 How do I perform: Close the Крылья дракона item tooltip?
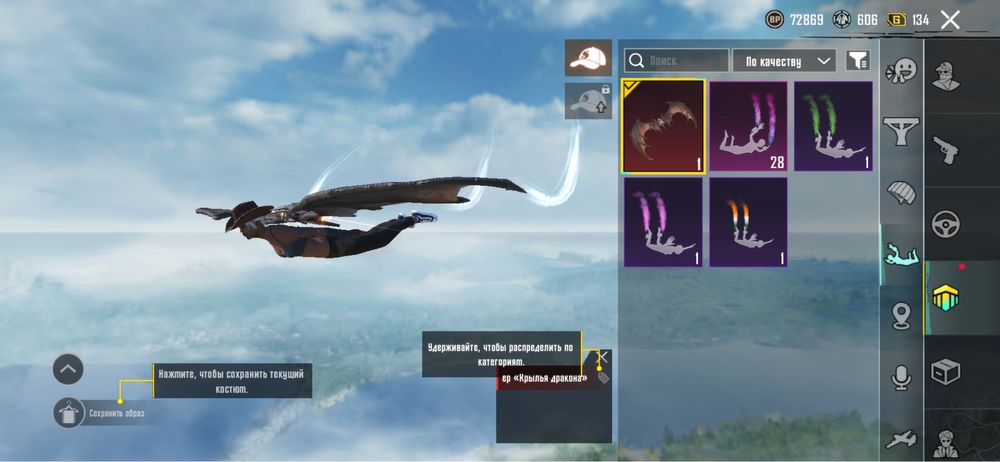(602, 356)
